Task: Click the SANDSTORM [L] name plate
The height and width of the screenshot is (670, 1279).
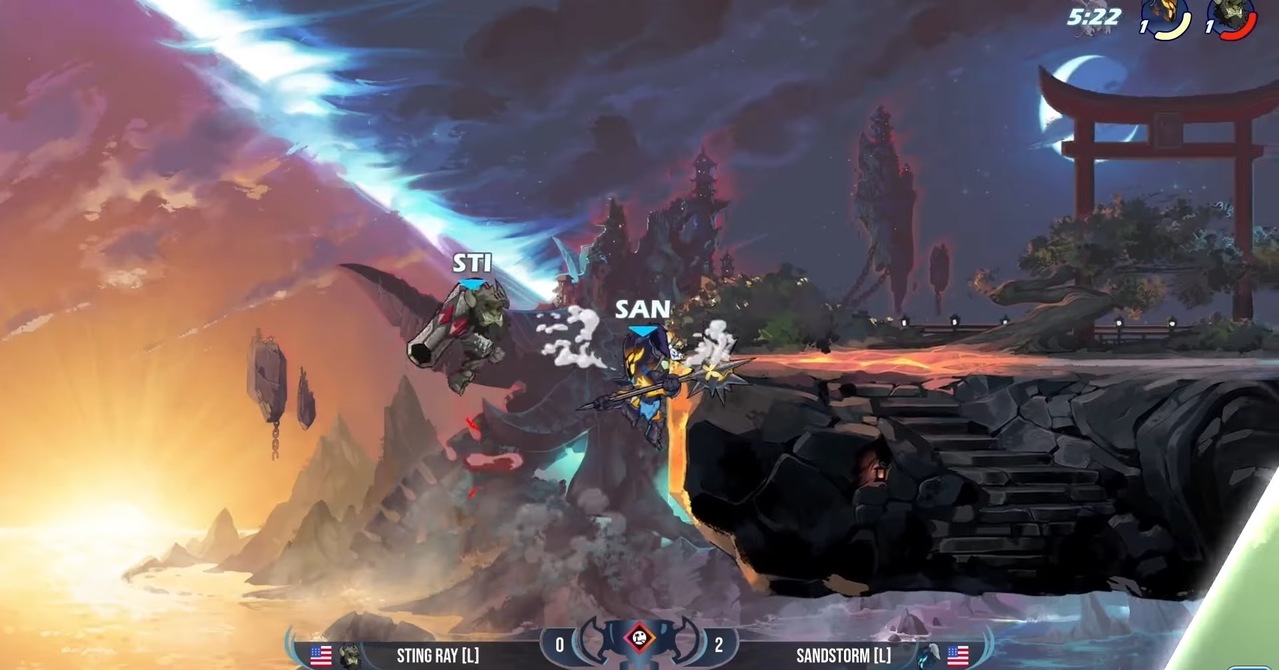Action: [843, 655]
